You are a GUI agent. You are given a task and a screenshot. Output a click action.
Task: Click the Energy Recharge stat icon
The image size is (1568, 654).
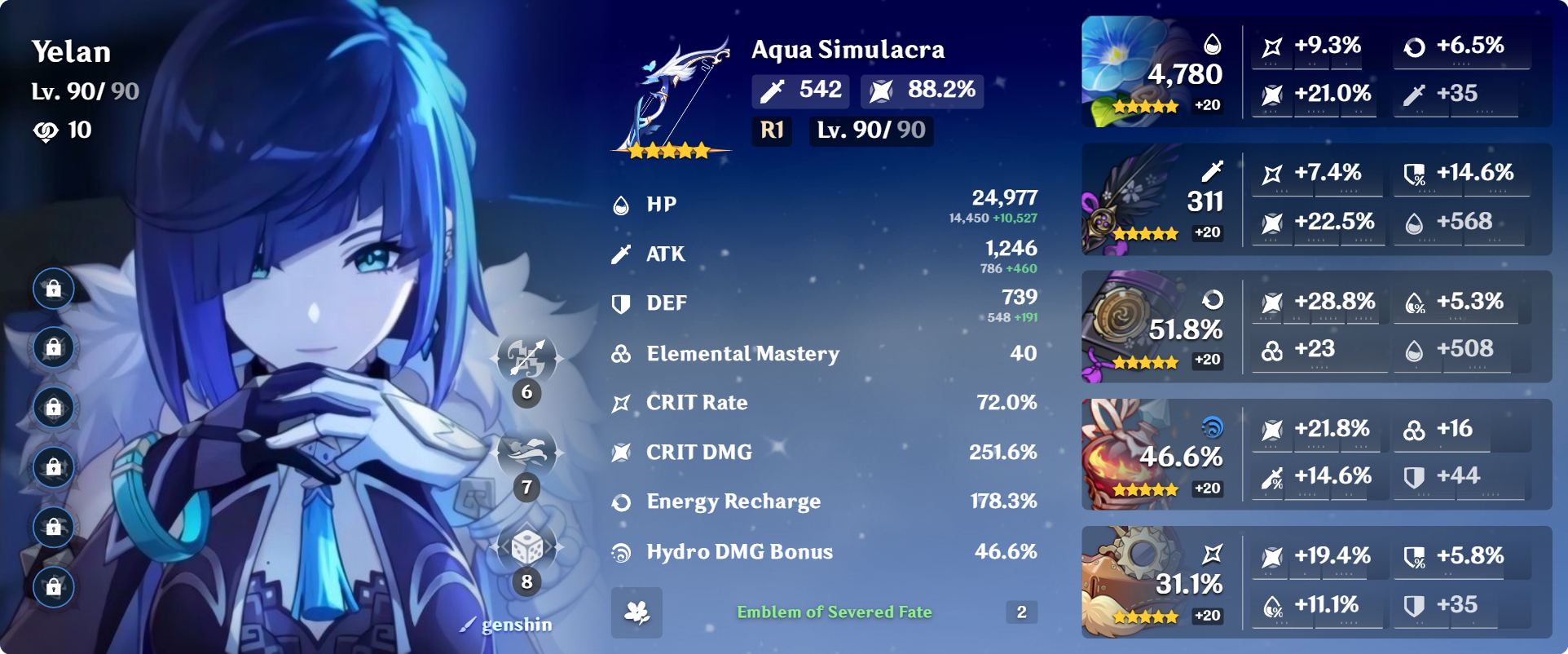(621, 502)
